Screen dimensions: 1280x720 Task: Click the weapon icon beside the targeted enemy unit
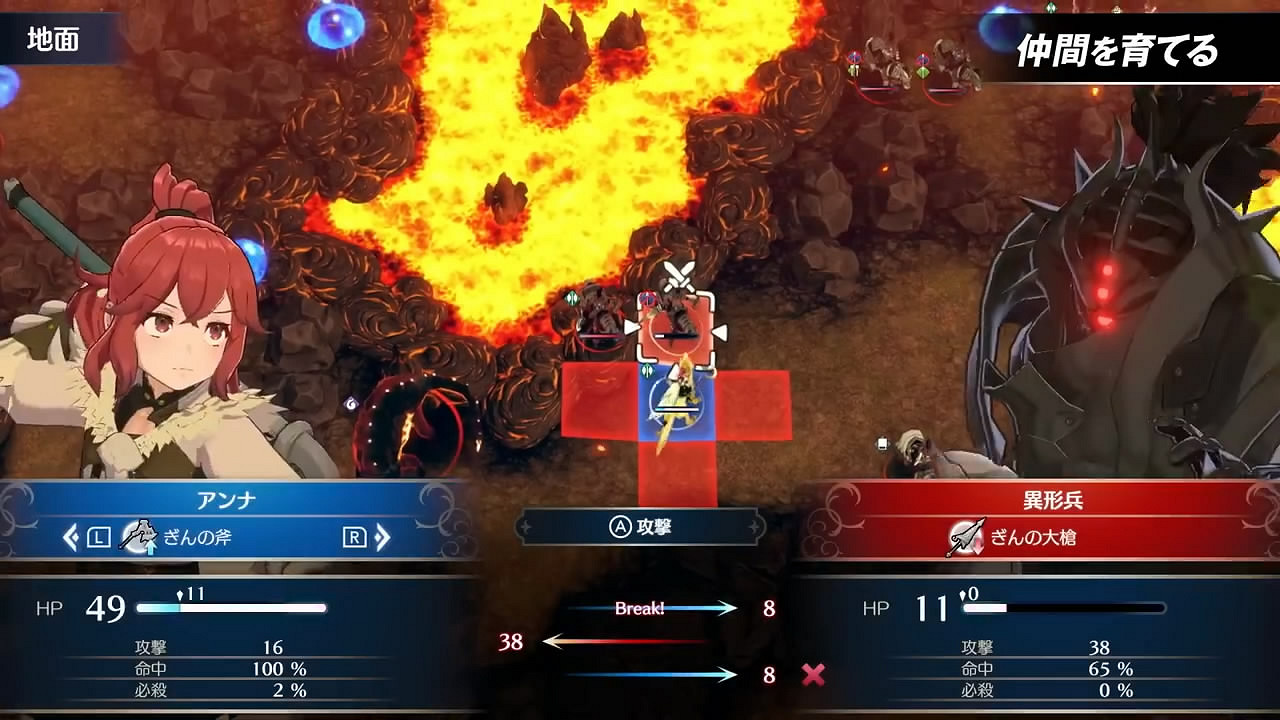tap(648, 298)
